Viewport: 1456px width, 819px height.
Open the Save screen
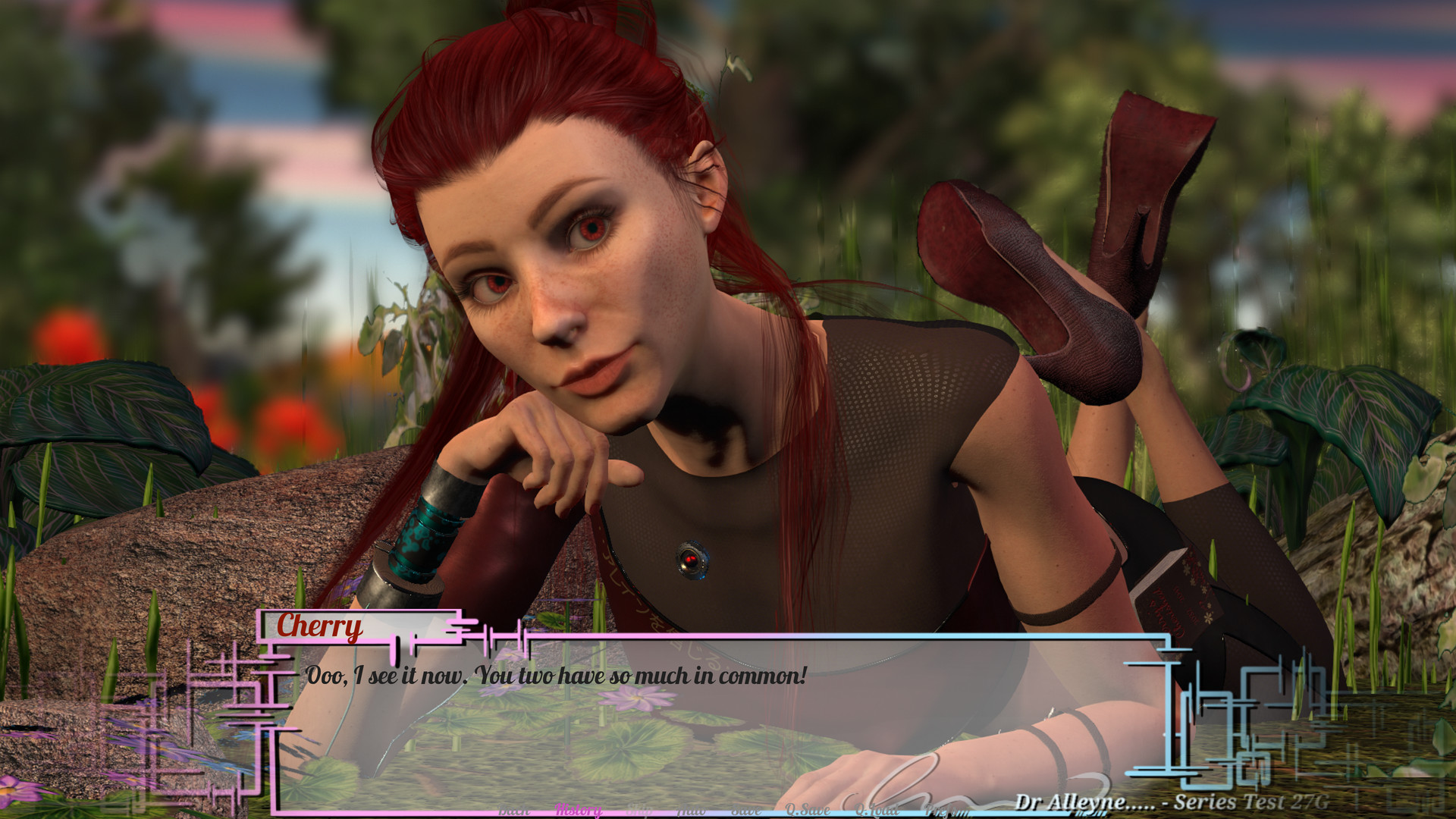(x=745, y=810)
